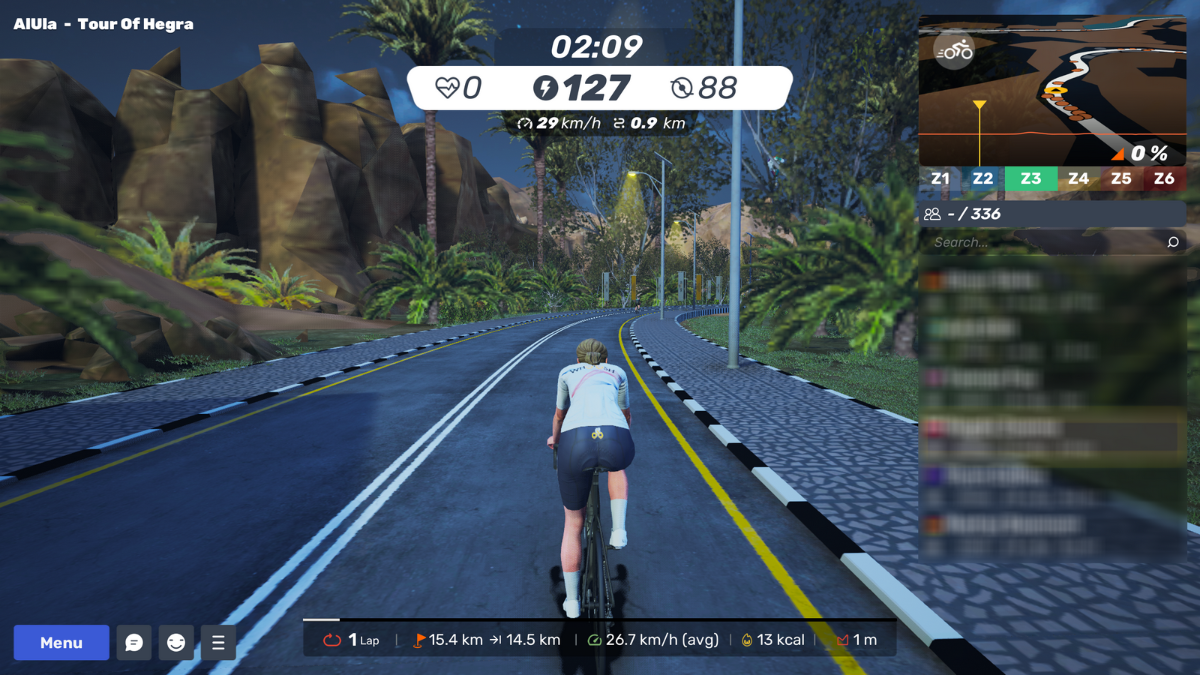Open the chat bubble icon

(134, 643)
